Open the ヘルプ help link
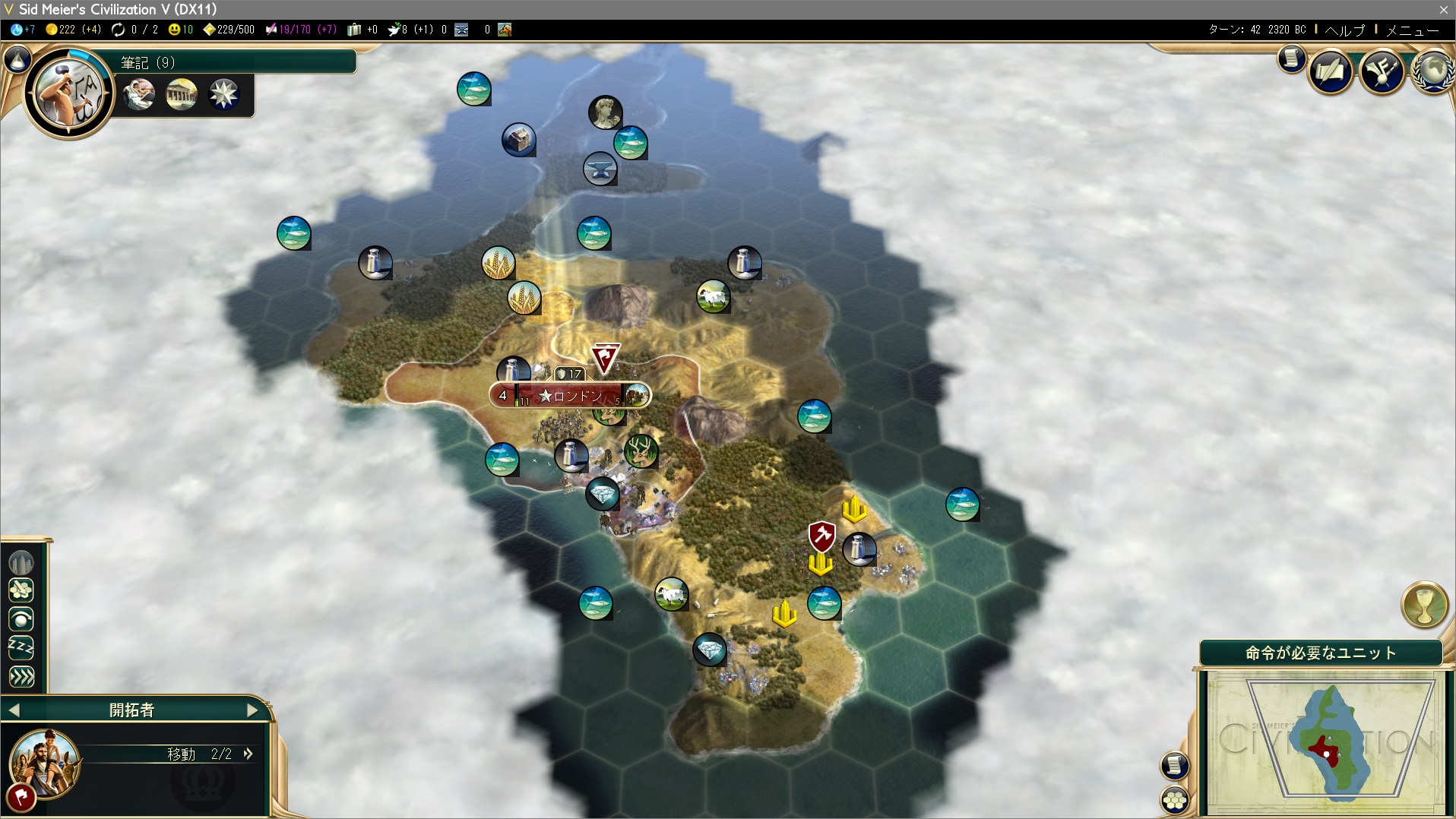1456x819 pixels. click(x=1345, y=30)
